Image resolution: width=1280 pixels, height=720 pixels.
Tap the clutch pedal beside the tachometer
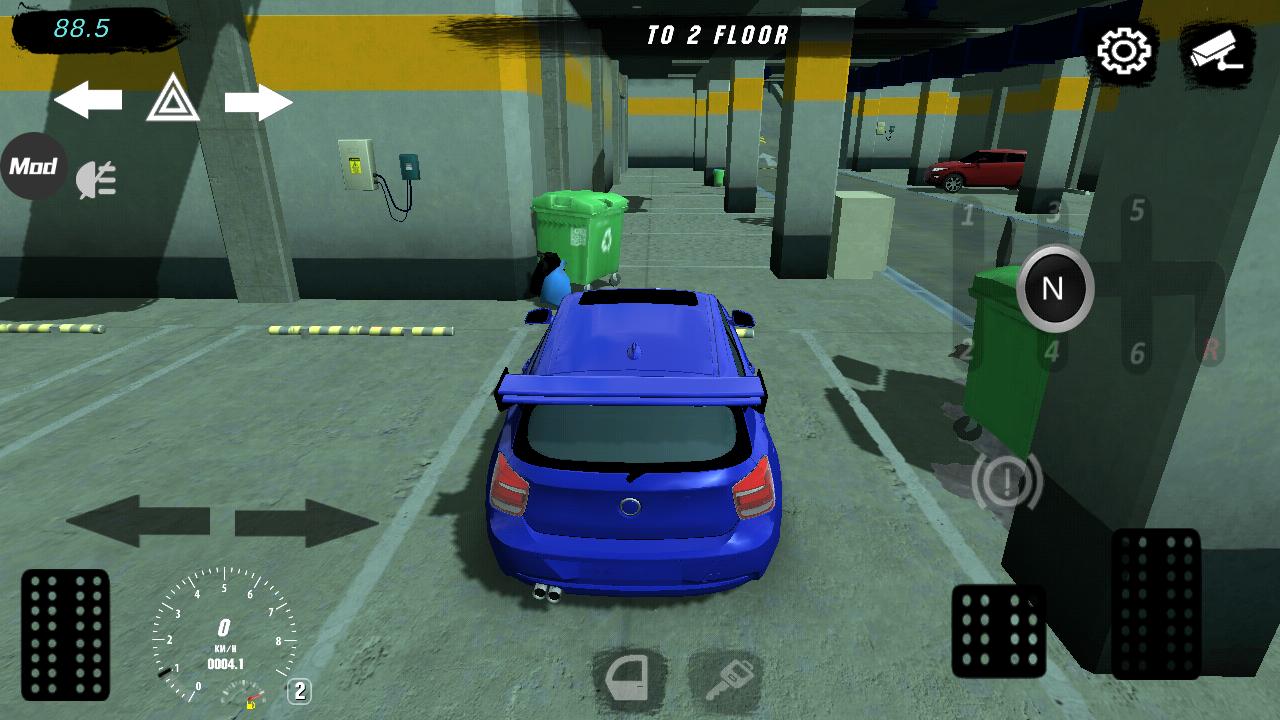(65, 634)
